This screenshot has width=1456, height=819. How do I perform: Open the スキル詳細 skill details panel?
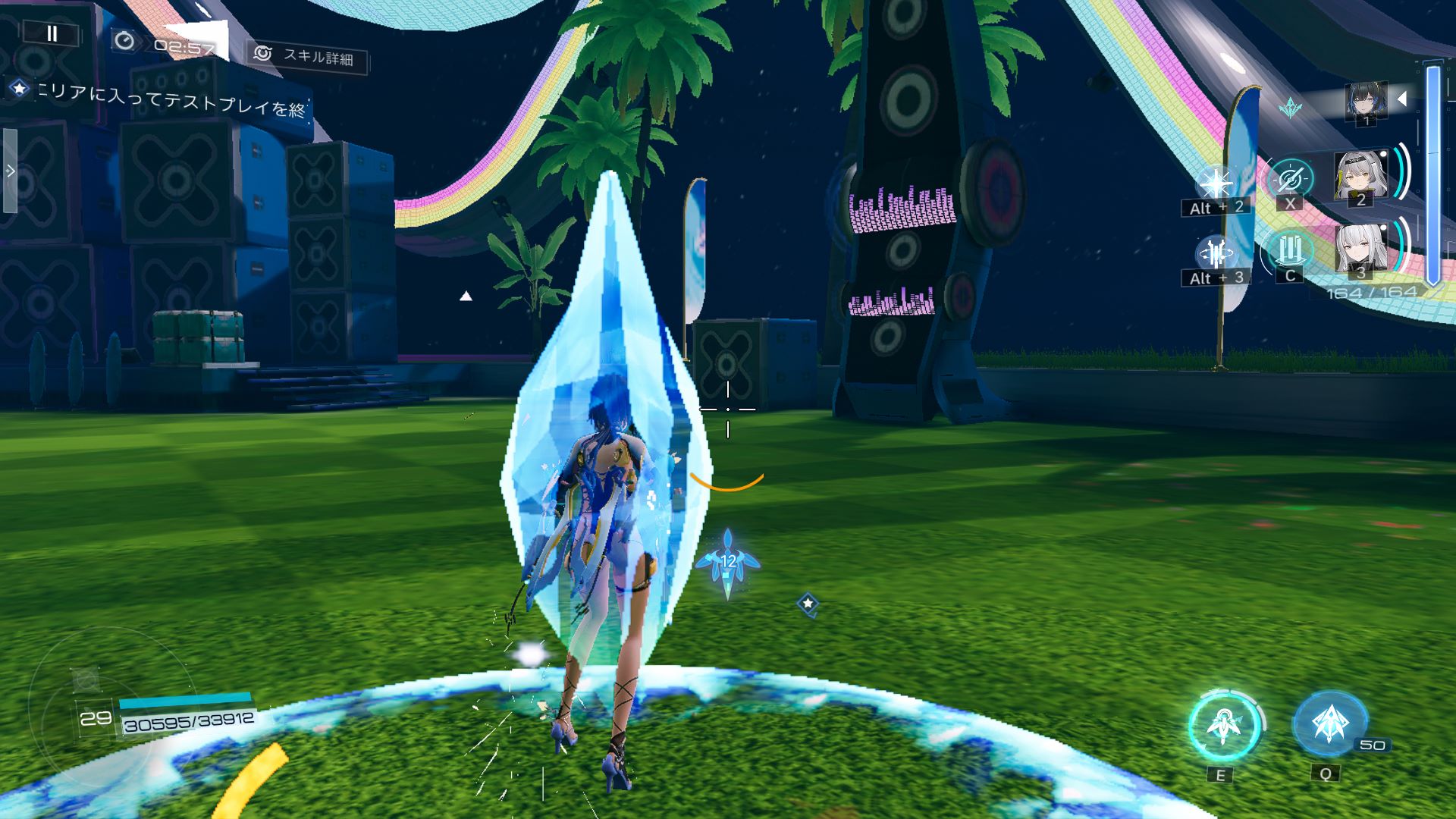[308, 55]
